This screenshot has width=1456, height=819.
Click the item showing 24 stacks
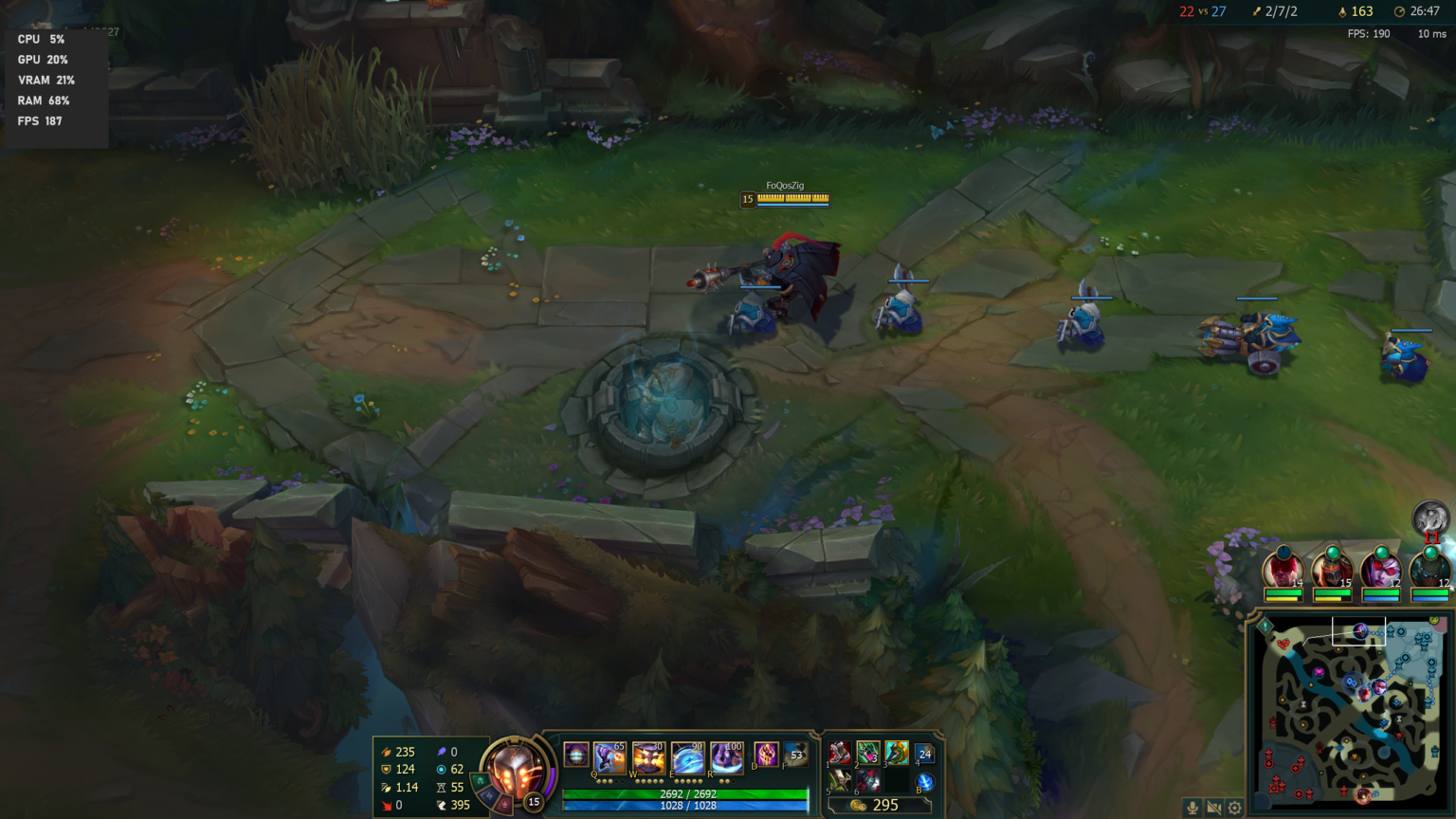tap(922, 752)
